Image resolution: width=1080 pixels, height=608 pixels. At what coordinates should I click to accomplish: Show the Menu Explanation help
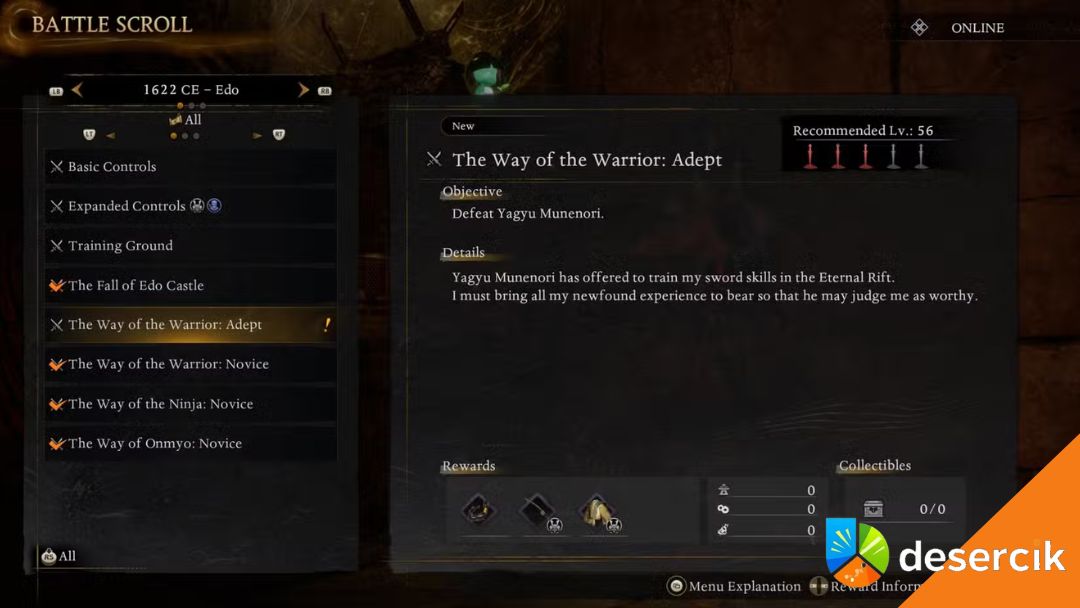(735, 586)
